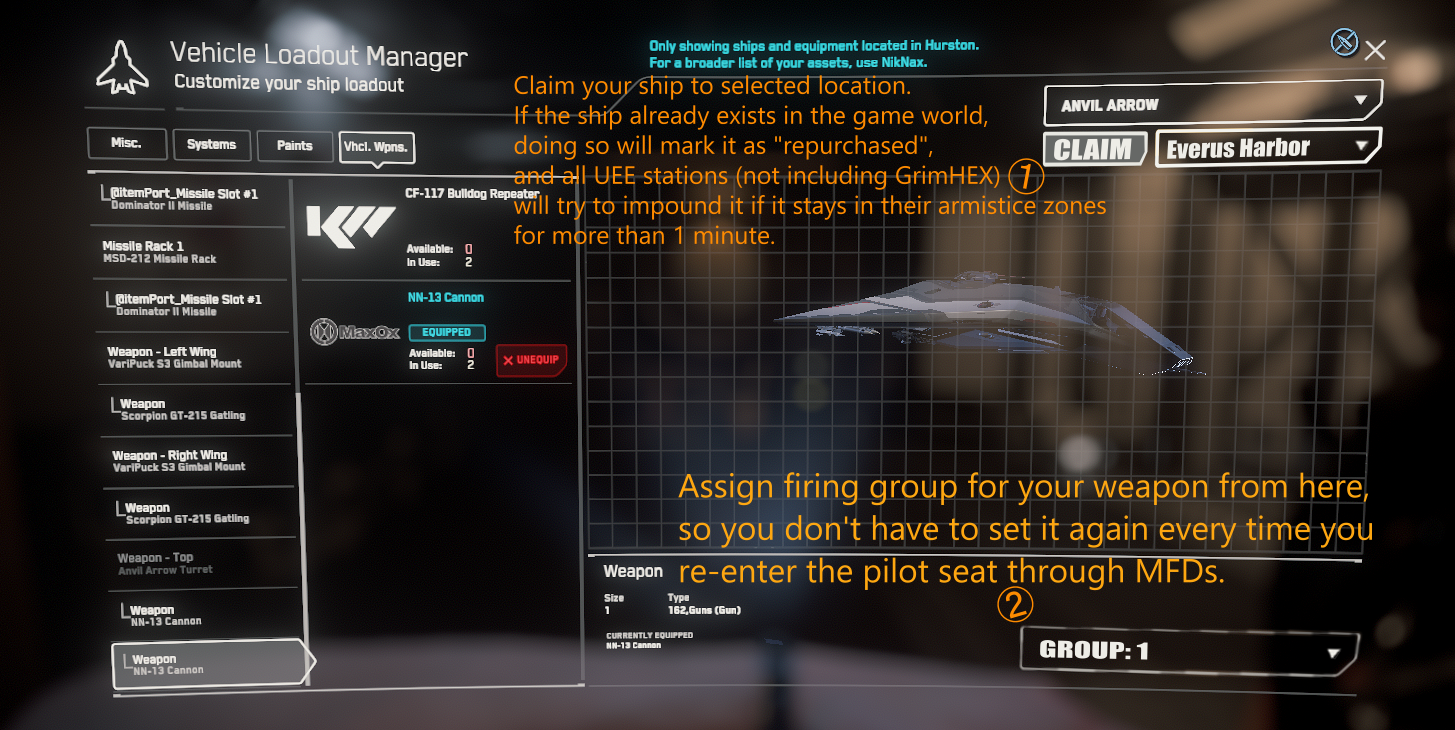Open the GROUP: 1 firing group dropdown
1455x730 pixels.
click(1188, 649)
